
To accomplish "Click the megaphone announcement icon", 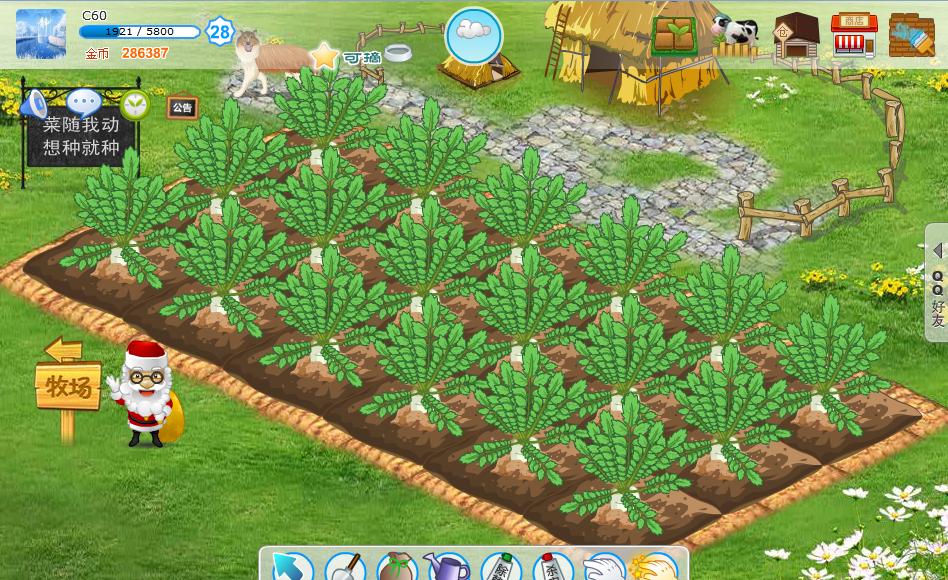I will 35,103.
